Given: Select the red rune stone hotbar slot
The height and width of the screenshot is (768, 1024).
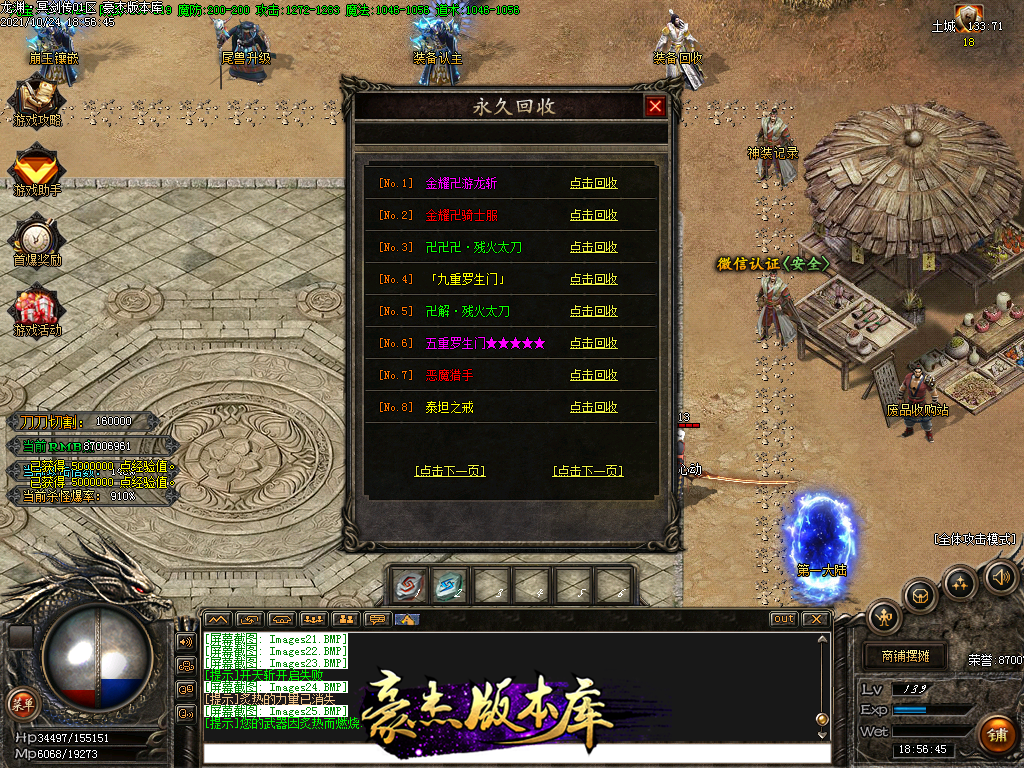Looking at the screenshot, I should [x=409, y=585].
